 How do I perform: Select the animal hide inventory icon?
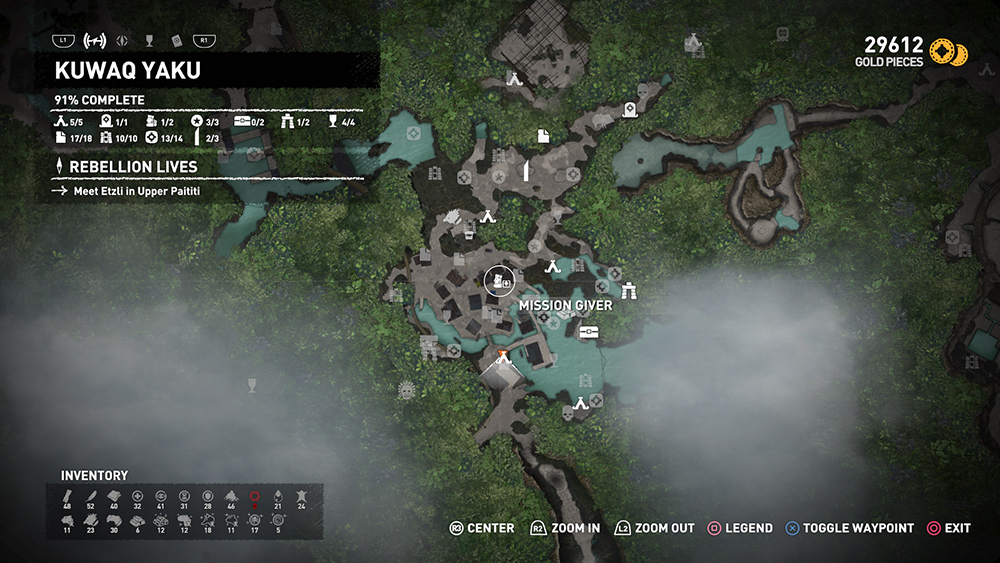pos(301,496)
